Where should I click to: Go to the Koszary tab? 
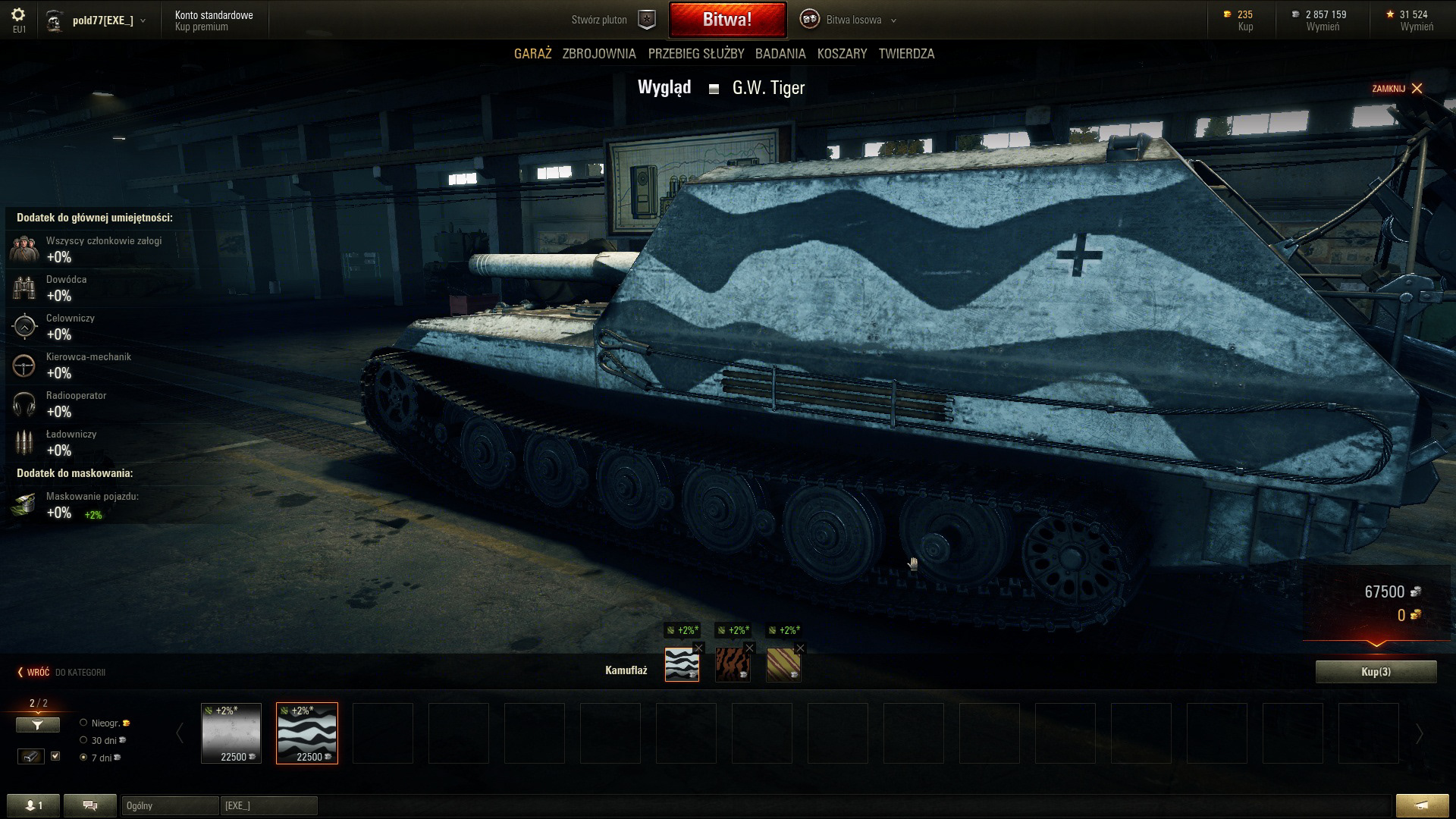[842, 54]
